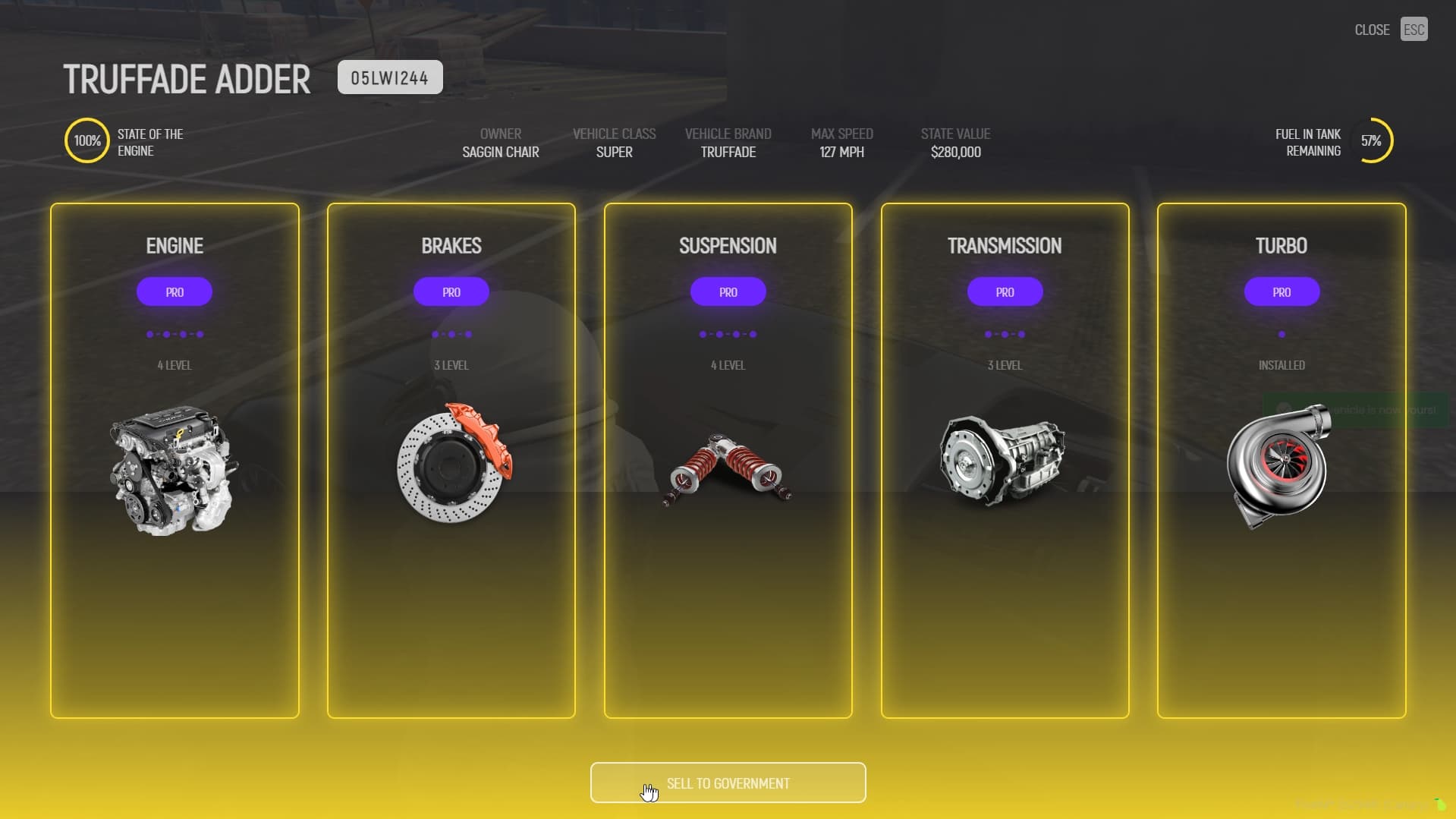This screenshot has width=1456, height=819.
Task: Click CLOSE to exit the tuning menu
Action: pos(1371,29)
